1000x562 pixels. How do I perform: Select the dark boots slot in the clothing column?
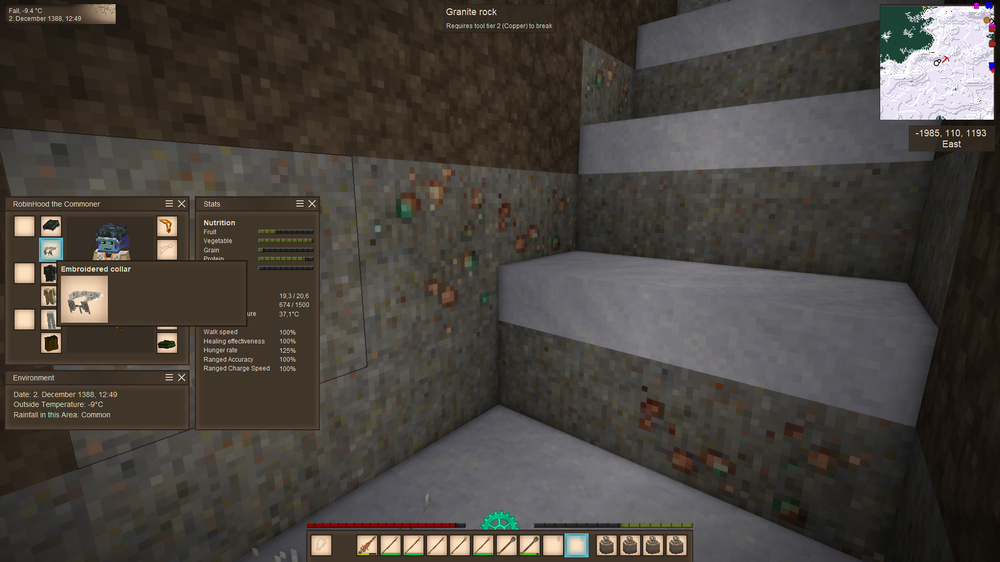(51, 343)
